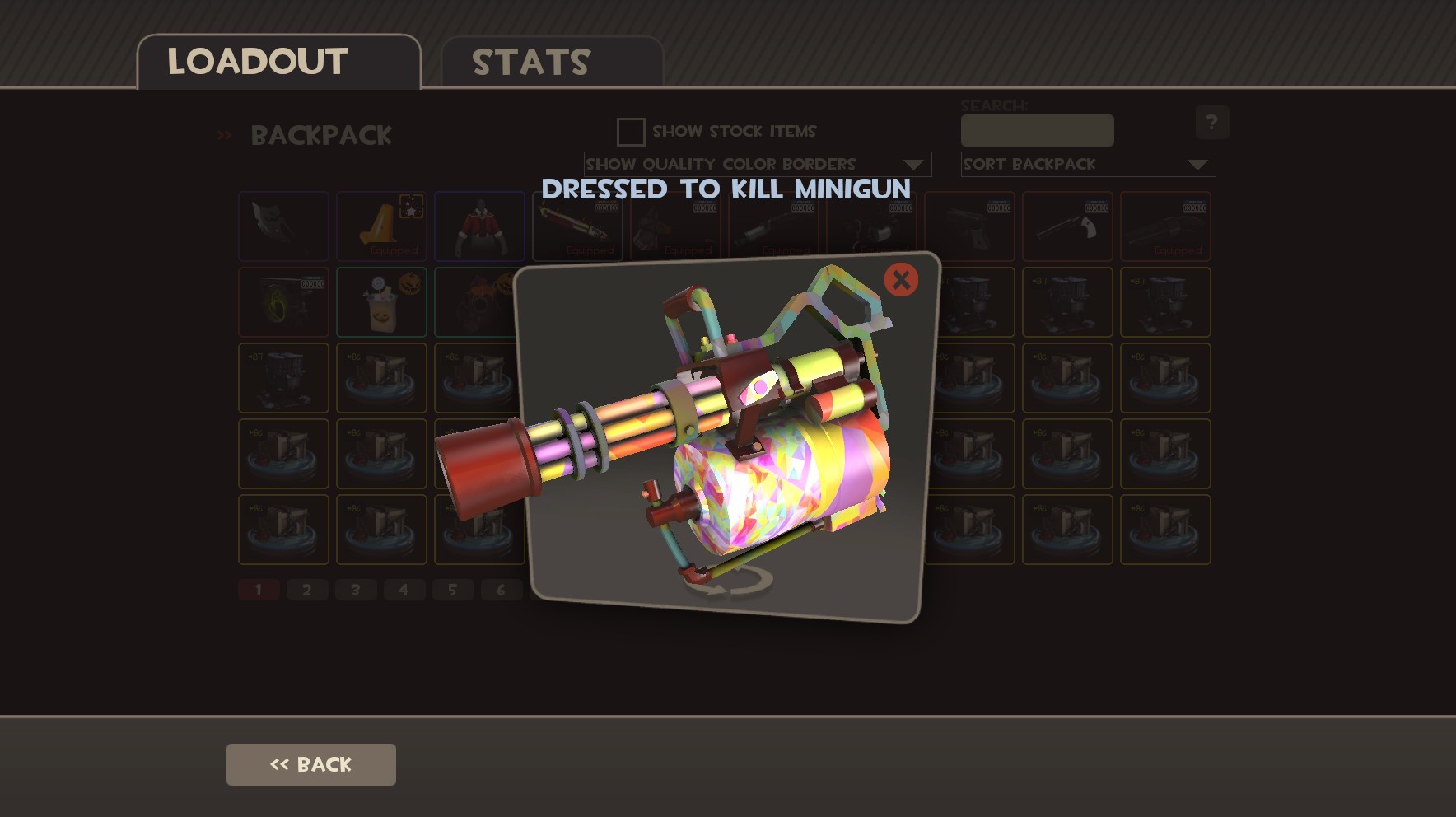
Task: Enable the Show Stock Items checkbox
Action: click(x=630, y=132)
